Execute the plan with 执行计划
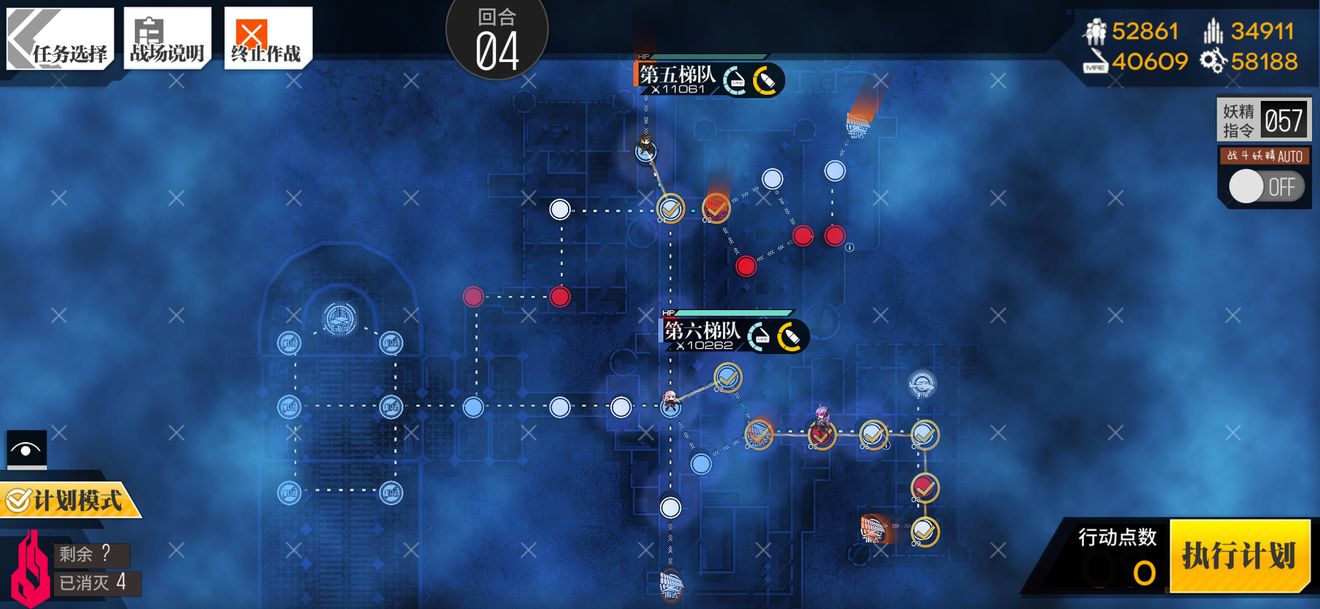 click(1238, 556)
